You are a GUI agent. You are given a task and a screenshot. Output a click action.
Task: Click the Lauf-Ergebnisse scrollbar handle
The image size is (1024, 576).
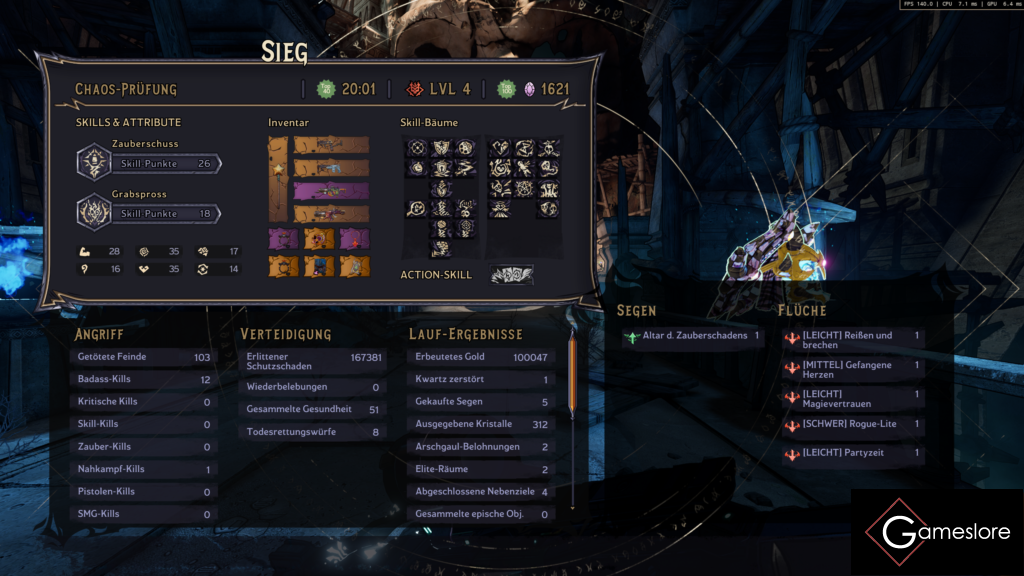[x=572, y=374]
